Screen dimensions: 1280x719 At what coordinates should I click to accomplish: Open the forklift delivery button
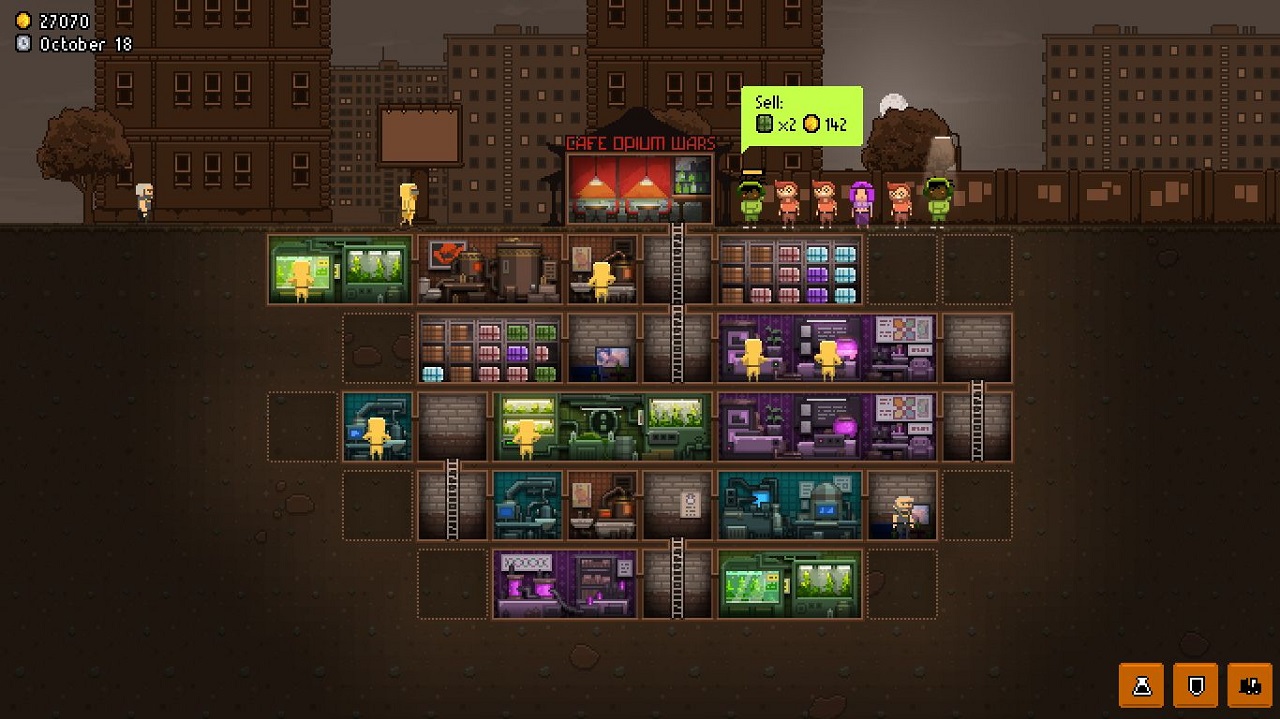click(x=1249, y=686)
